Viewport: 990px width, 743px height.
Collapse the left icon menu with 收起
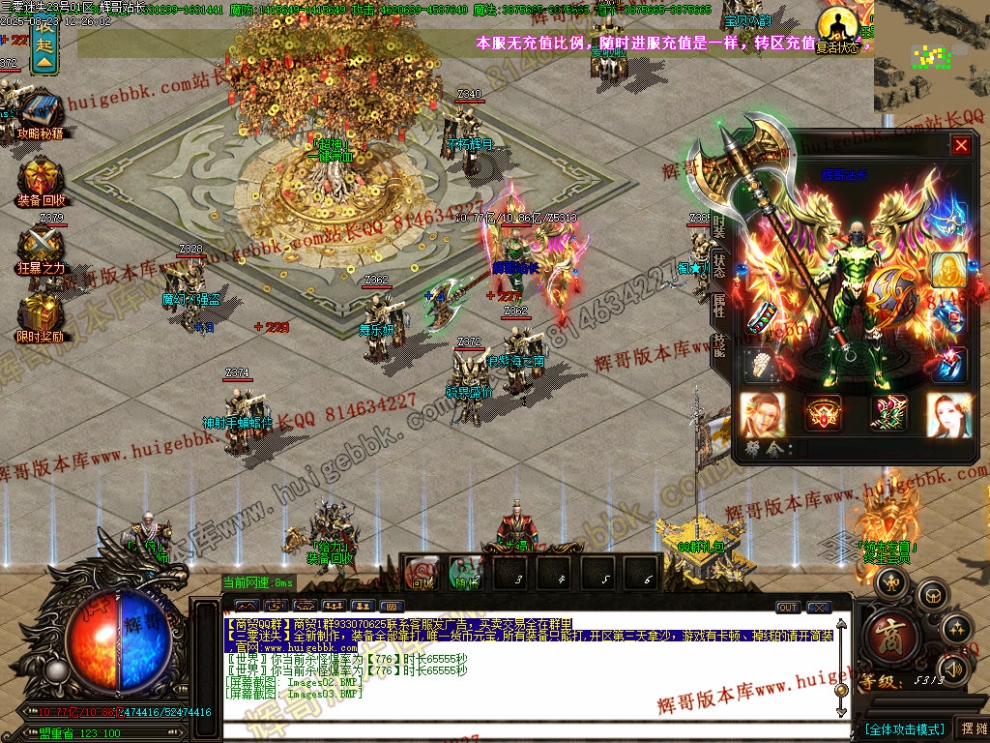tap(44, 46)
